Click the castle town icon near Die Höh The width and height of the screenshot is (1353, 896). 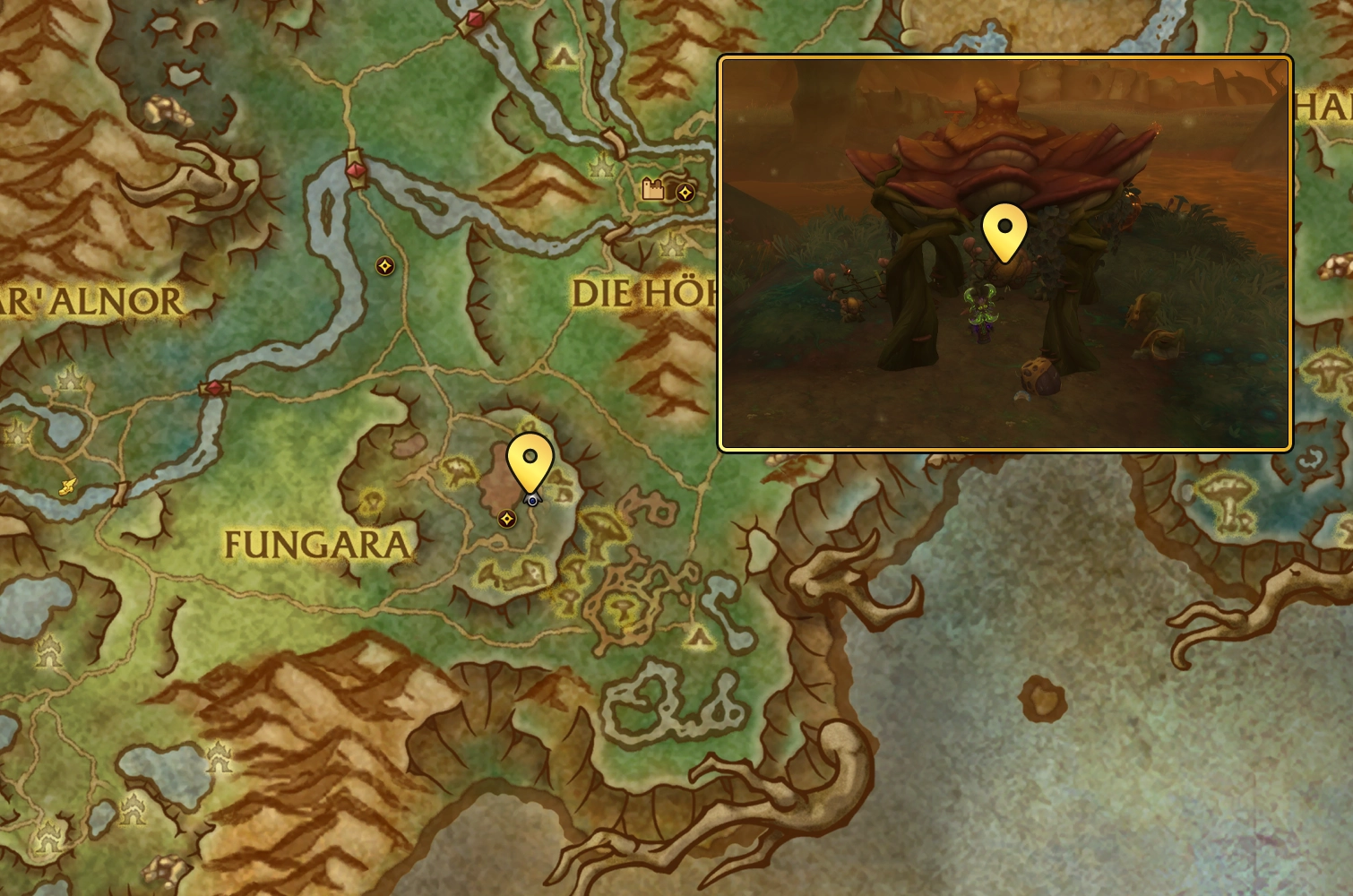pos(651,190)
